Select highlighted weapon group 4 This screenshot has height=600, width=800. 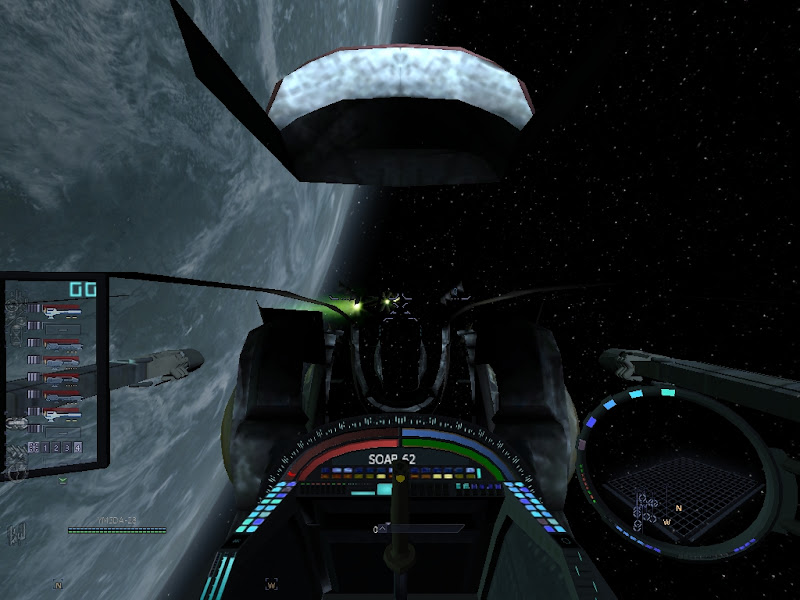pos(77,446)
